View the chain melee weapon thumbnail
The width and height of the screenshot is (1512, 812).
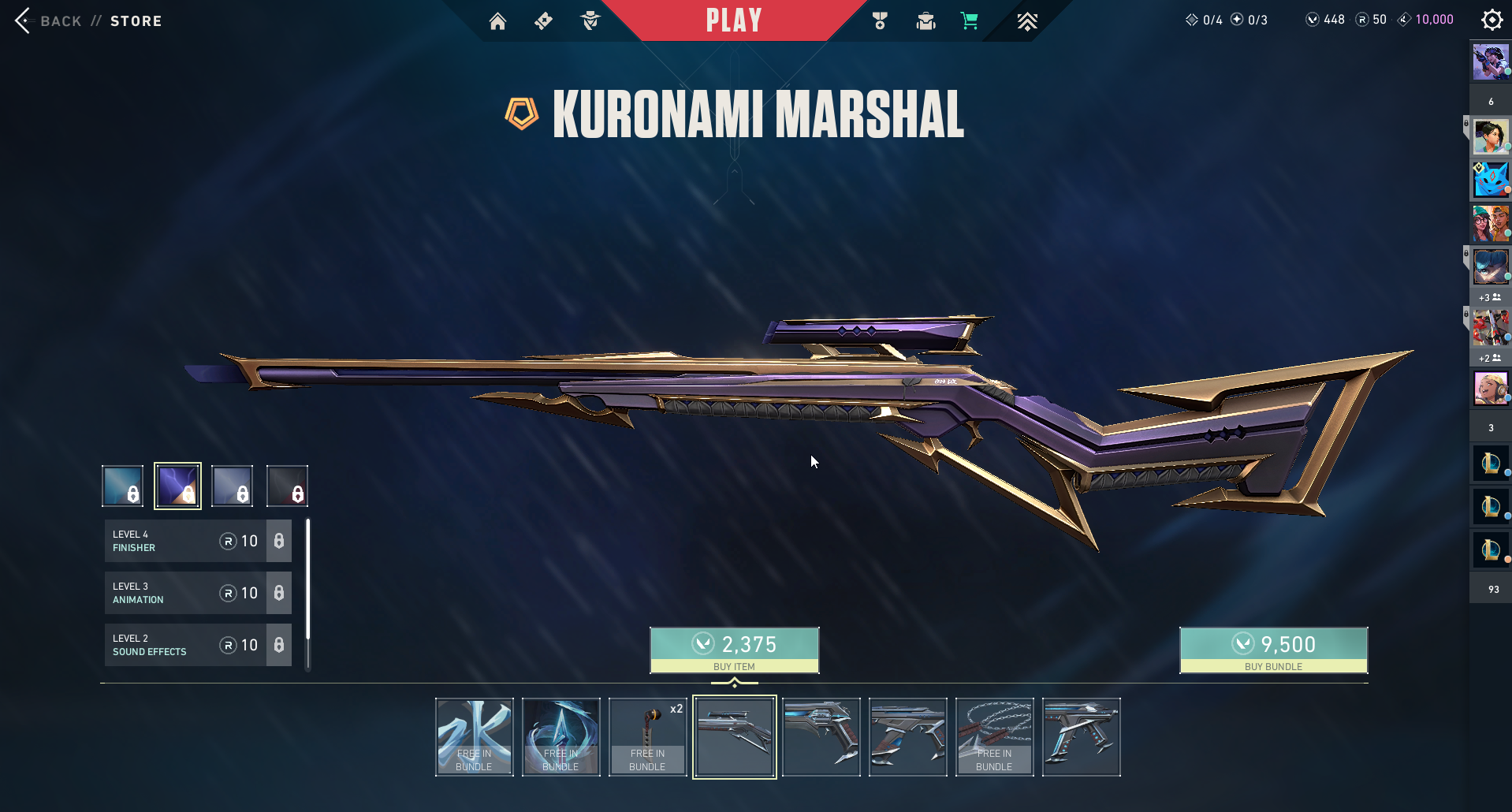click(x=994, y=737)
